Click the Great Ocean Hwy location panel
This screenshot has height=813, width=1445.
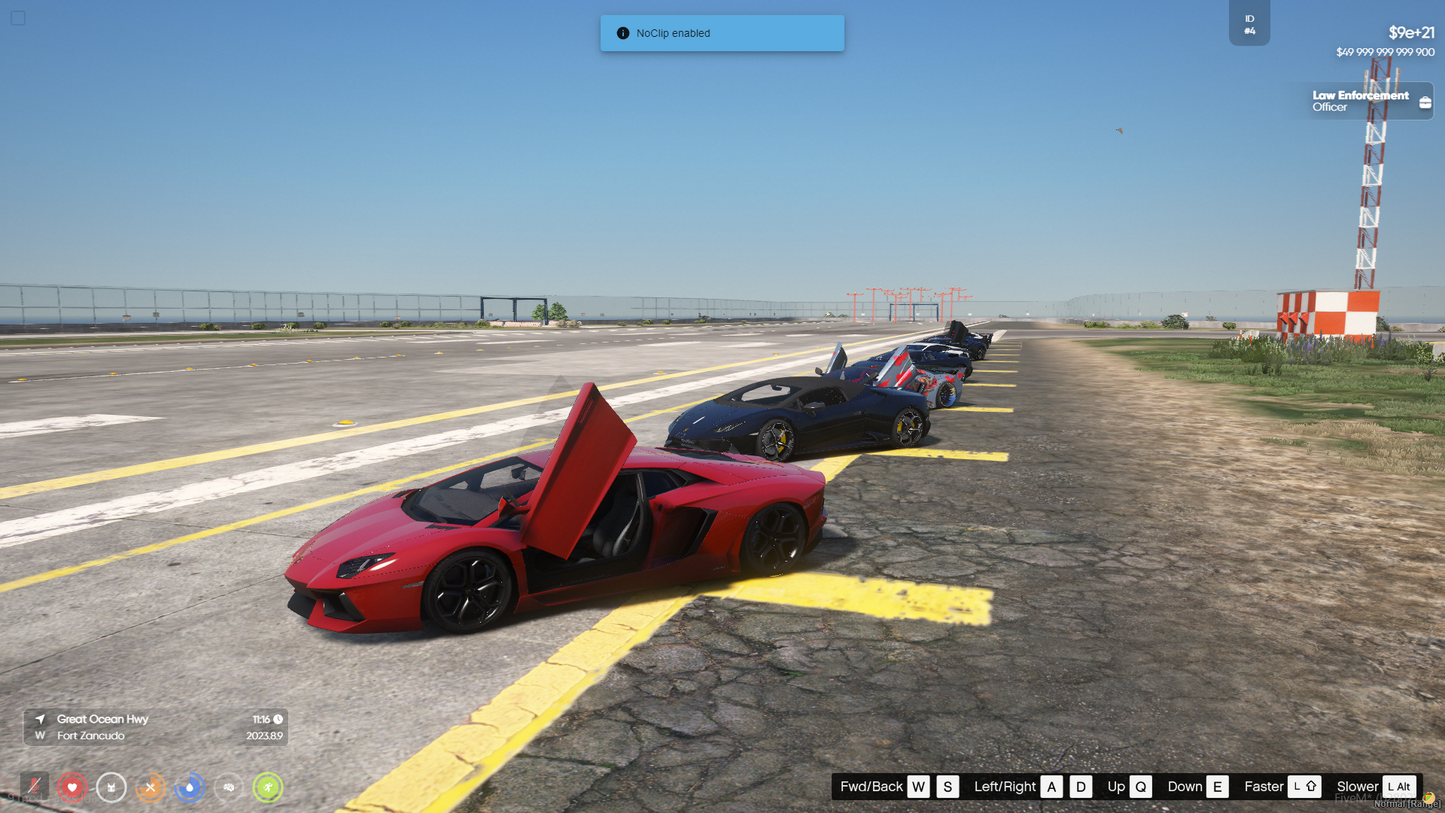point(156,727)
